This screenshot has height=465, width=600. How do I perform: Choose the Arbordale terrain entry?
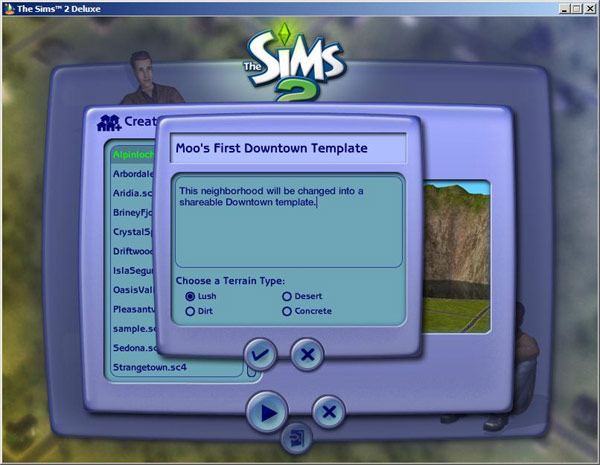click(x=135, y=173)
